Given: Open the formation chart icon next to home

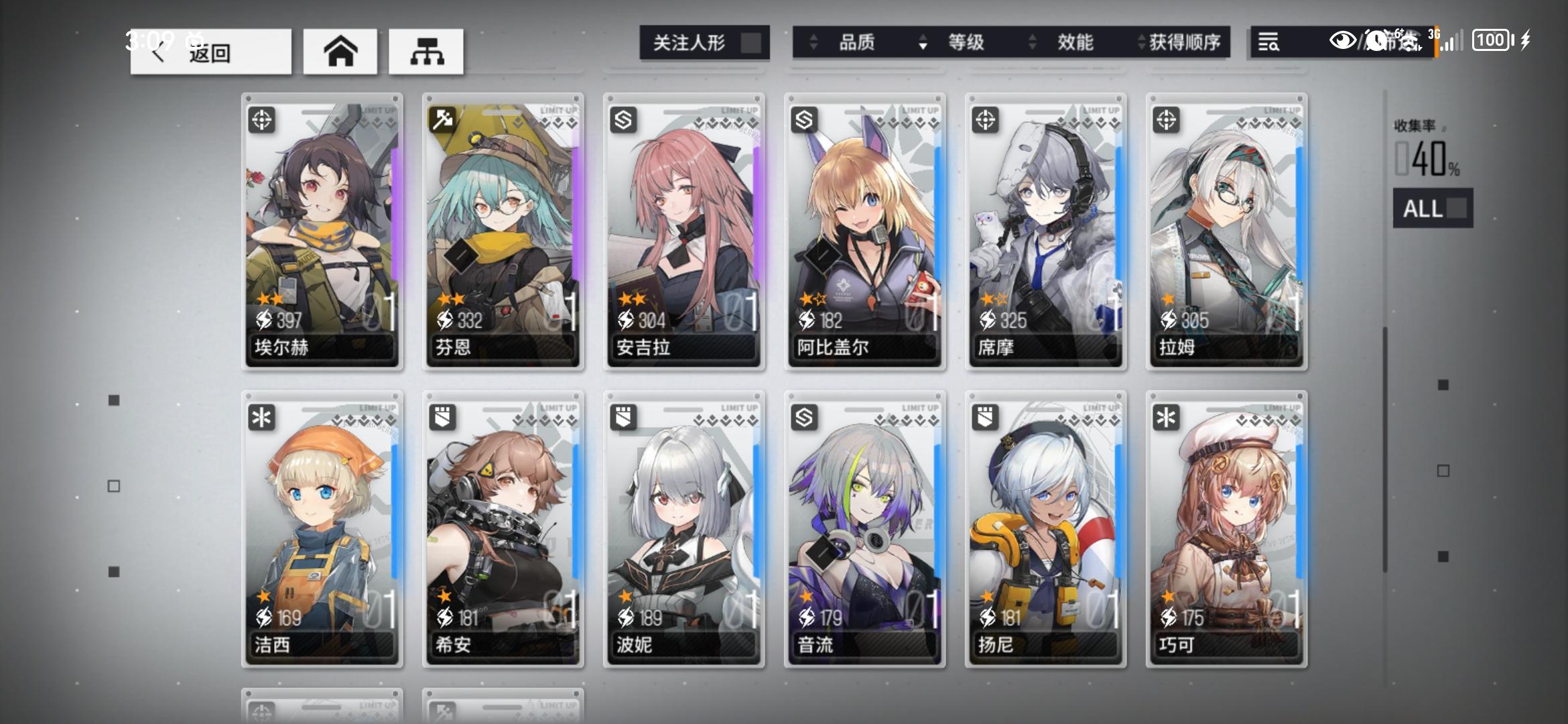Looking at the screenshot, I should coord(427,50).
